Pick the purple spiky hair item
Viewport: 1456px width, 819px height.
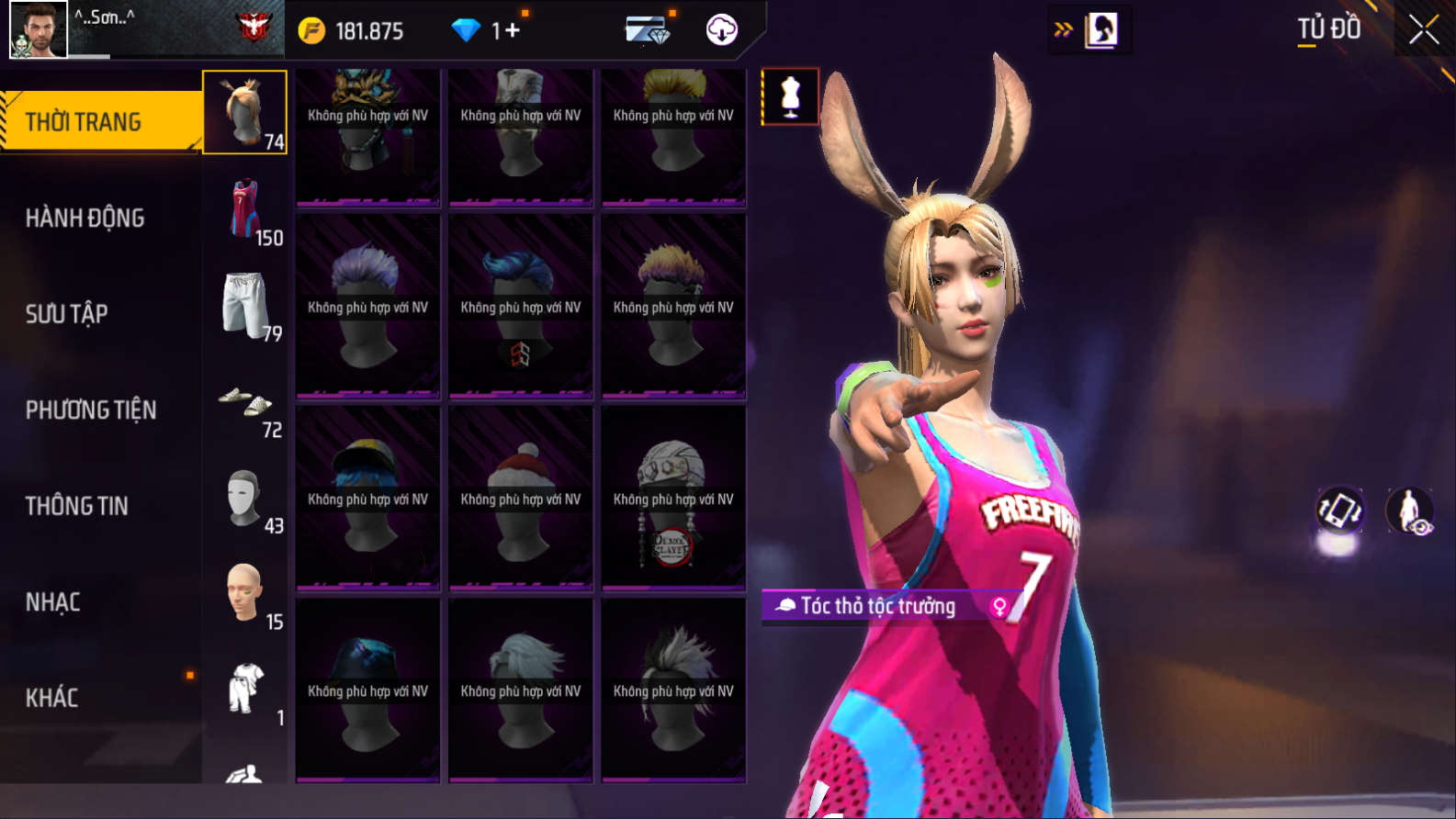tap(367, 307)
